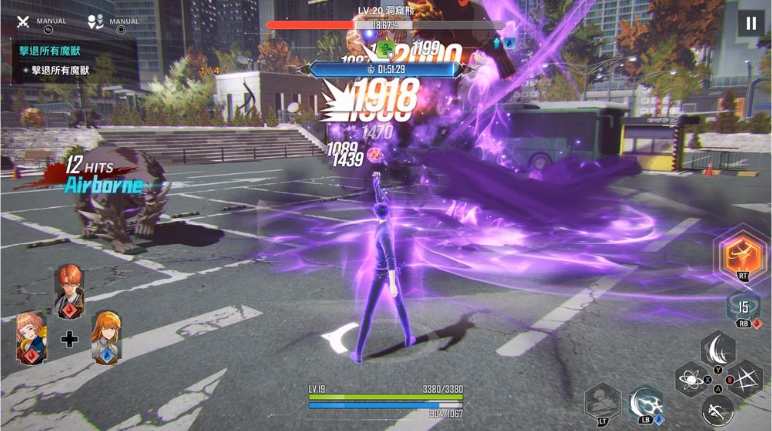Toggle the crossed-swords auto-battle mode
This screenshot has width=772, height=431.
(x=21, y=22)
